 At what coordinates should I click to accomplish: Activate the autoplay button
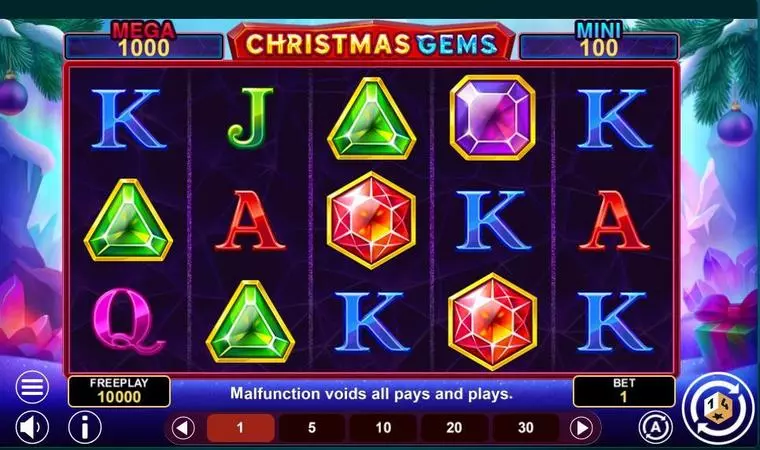pyautogui.click(x=655, y=427)
